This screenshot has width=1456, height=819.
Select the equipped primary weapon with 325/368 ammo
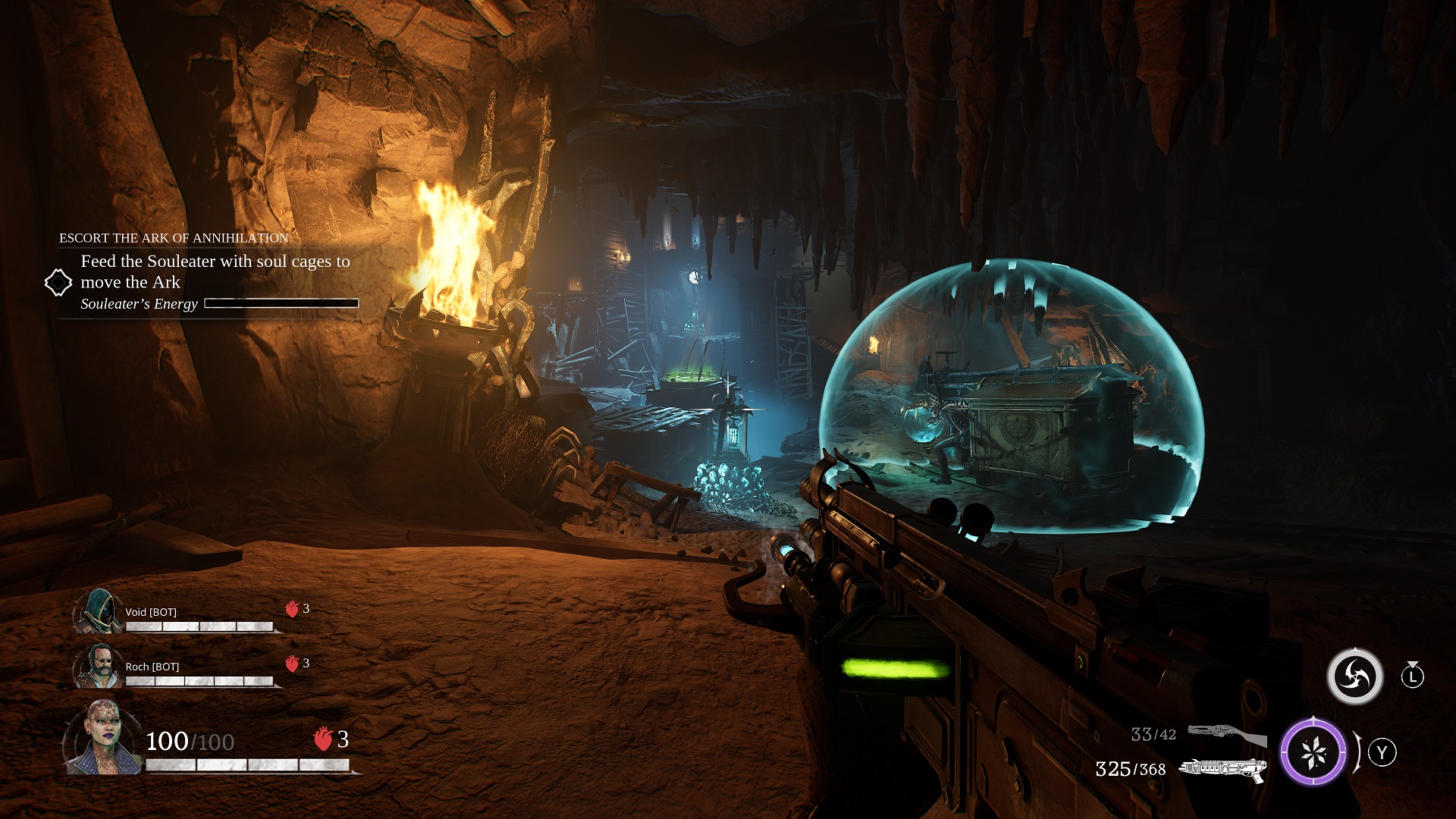click(x=1221, y=769)
